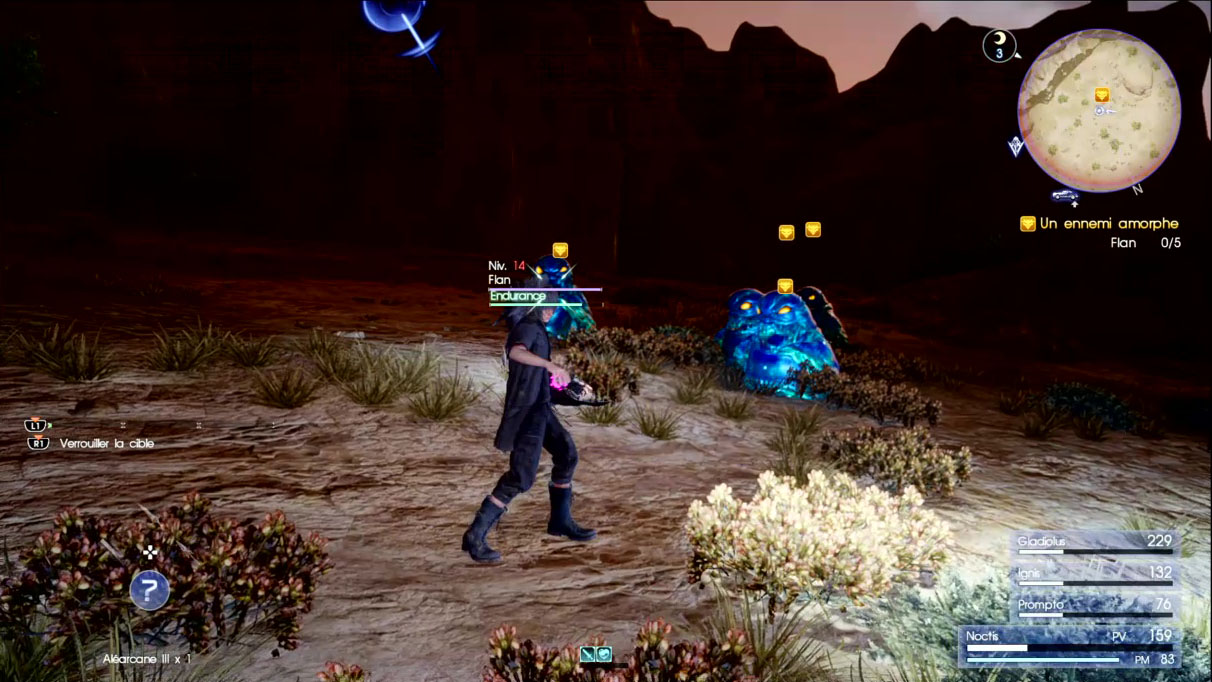Select Ignis in the party list
Viewport: 1212px width, 682px height.
point(1094,574)
